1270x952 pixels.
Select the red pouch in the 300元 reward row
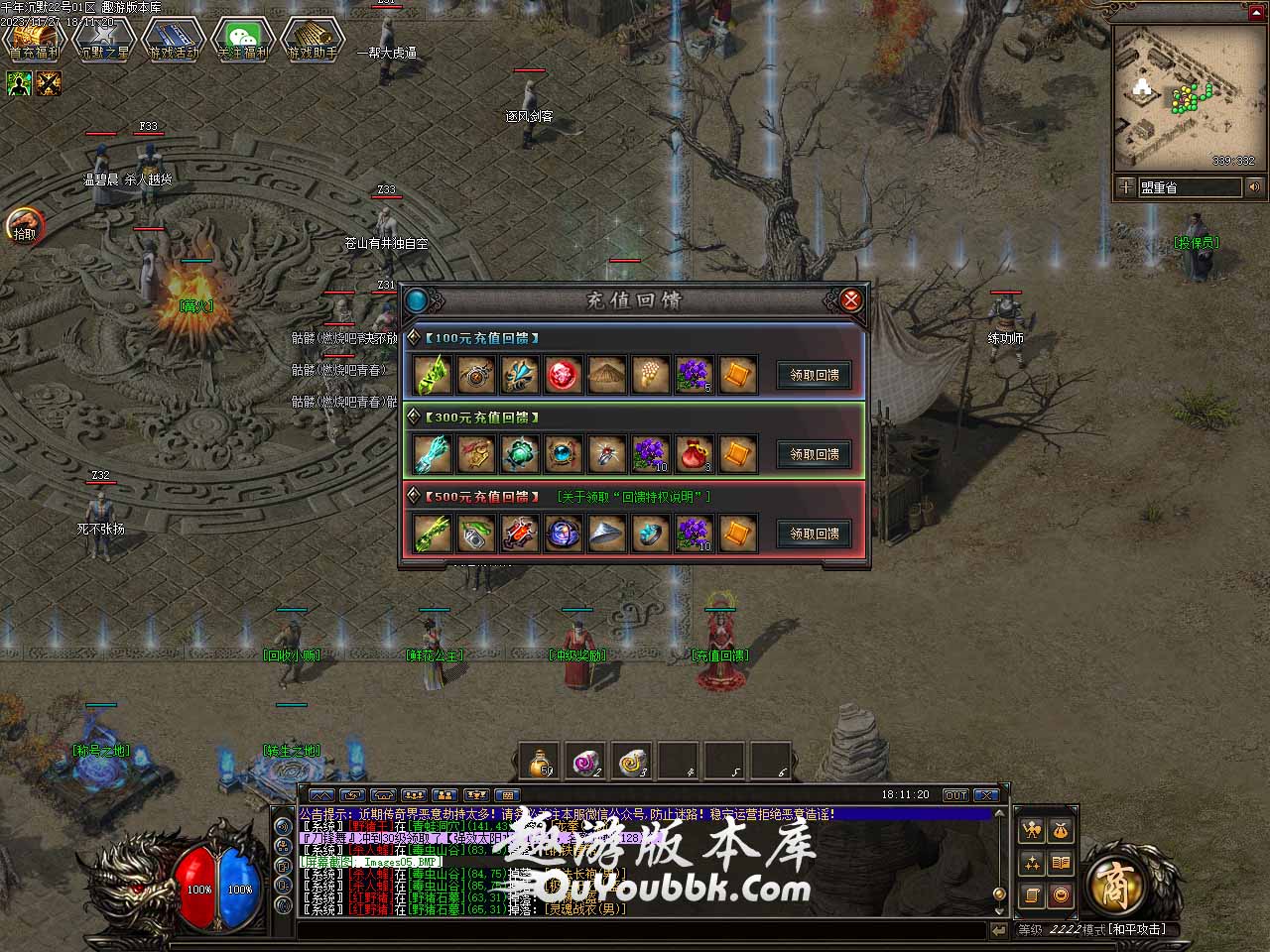pyautogui.click(x=694, y=454)
